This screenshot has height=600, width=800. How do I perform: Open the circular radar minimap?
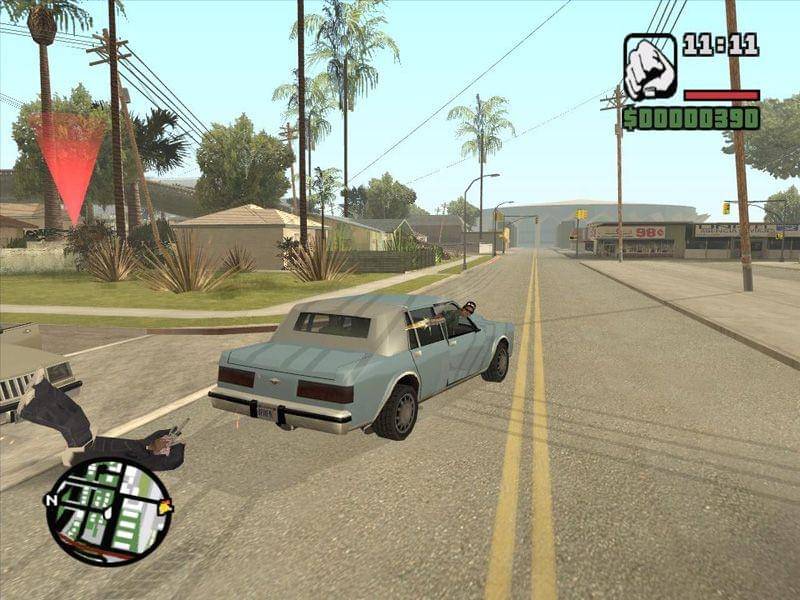[x=108, y=510]
